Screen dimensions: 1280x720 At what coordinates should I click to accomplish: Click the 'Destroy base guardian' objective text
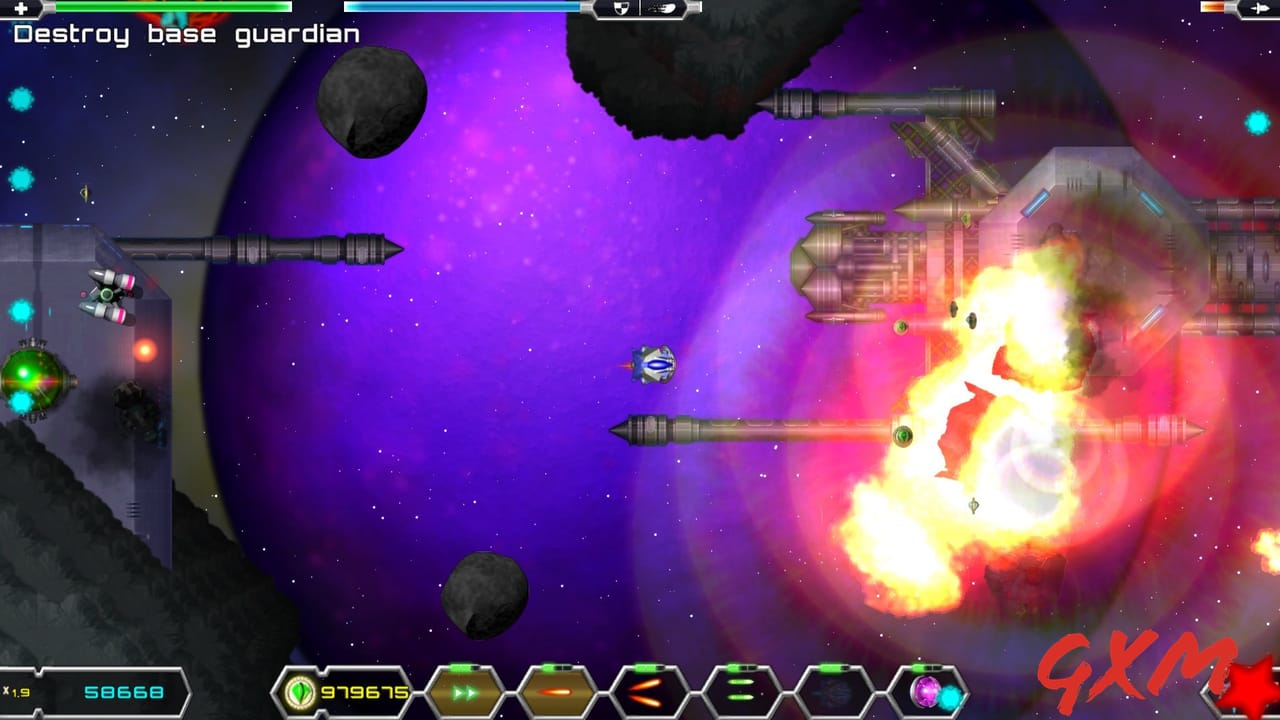click(185, 33)
